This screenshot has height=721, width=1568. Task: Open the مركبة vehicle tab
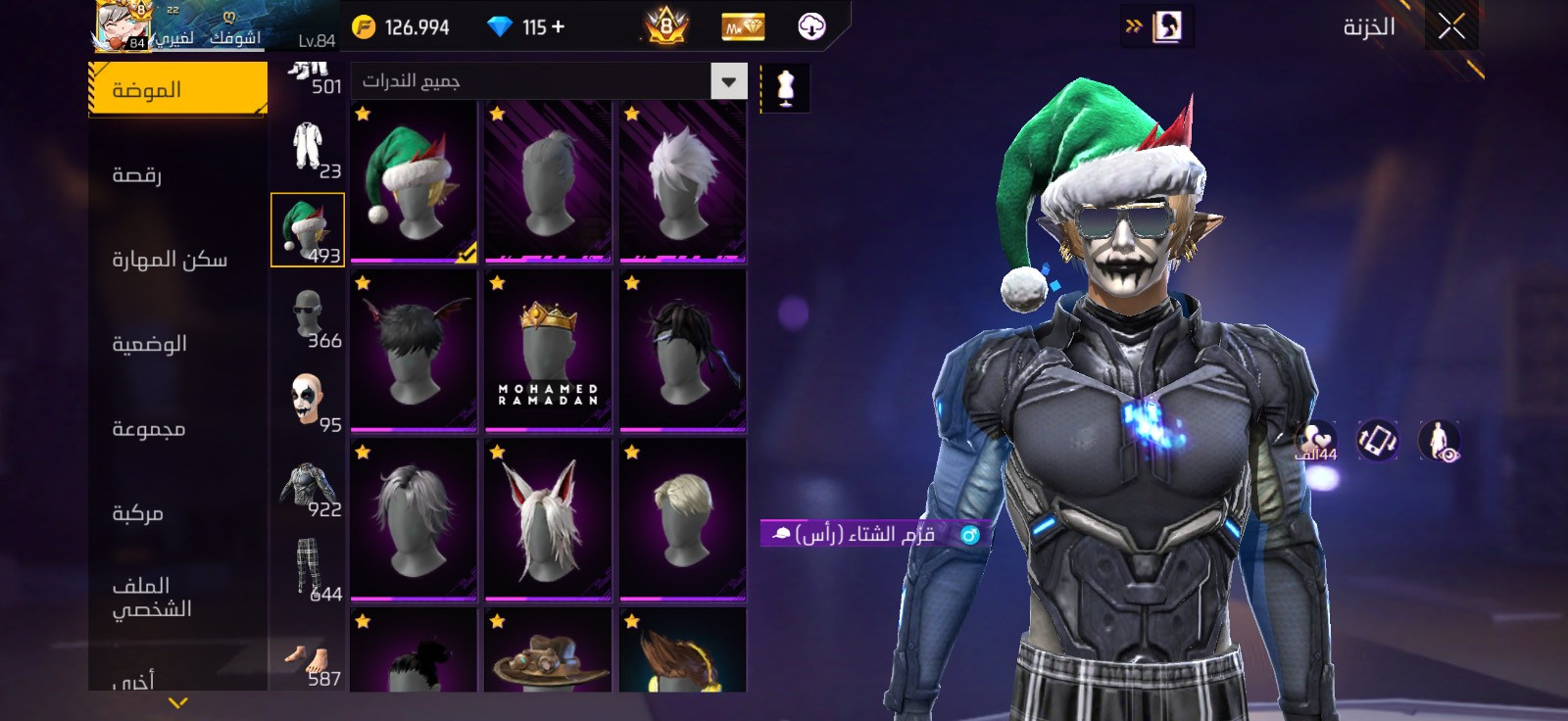tap(137, 512)
